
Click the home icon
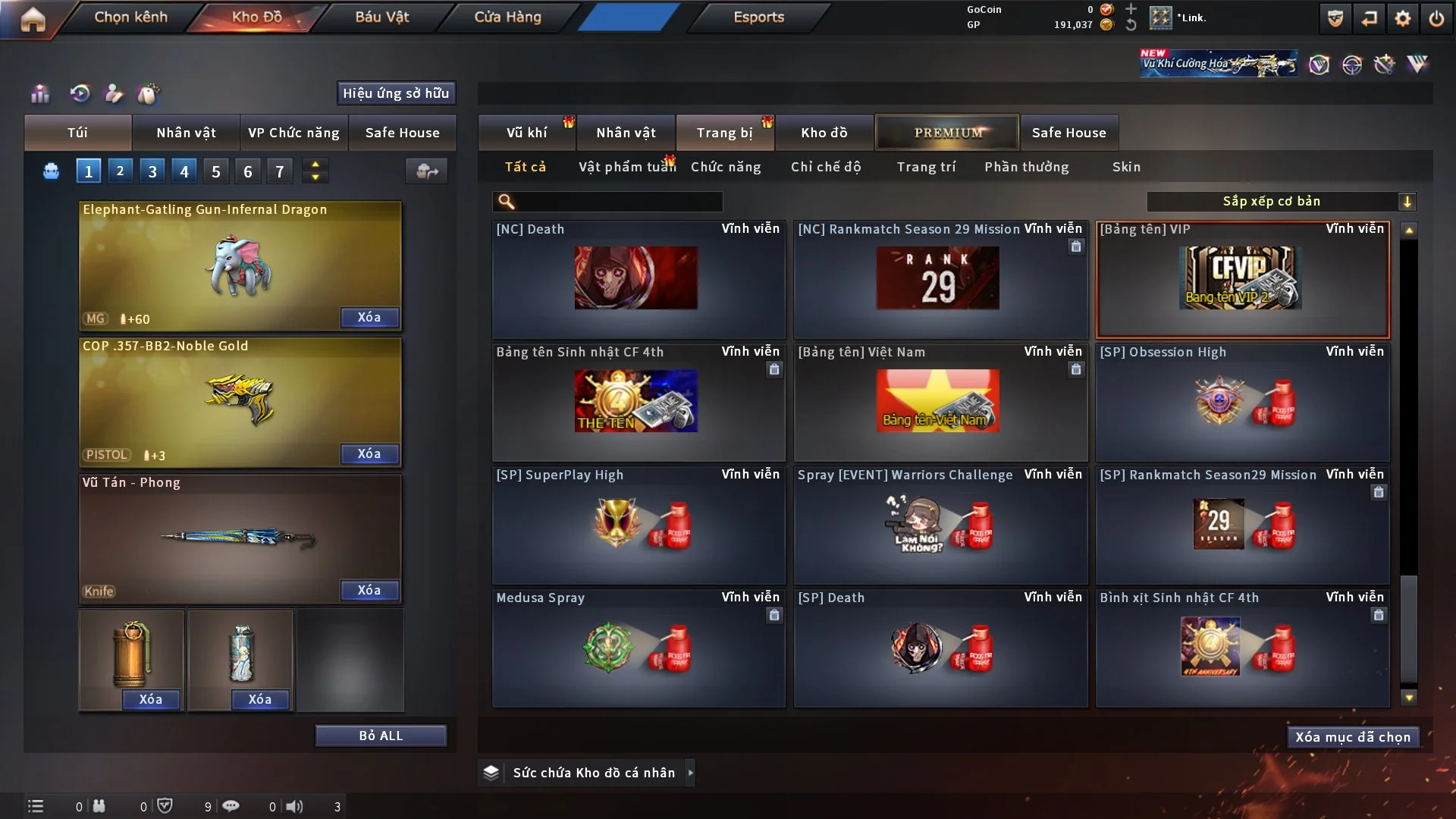coord(33,19)
